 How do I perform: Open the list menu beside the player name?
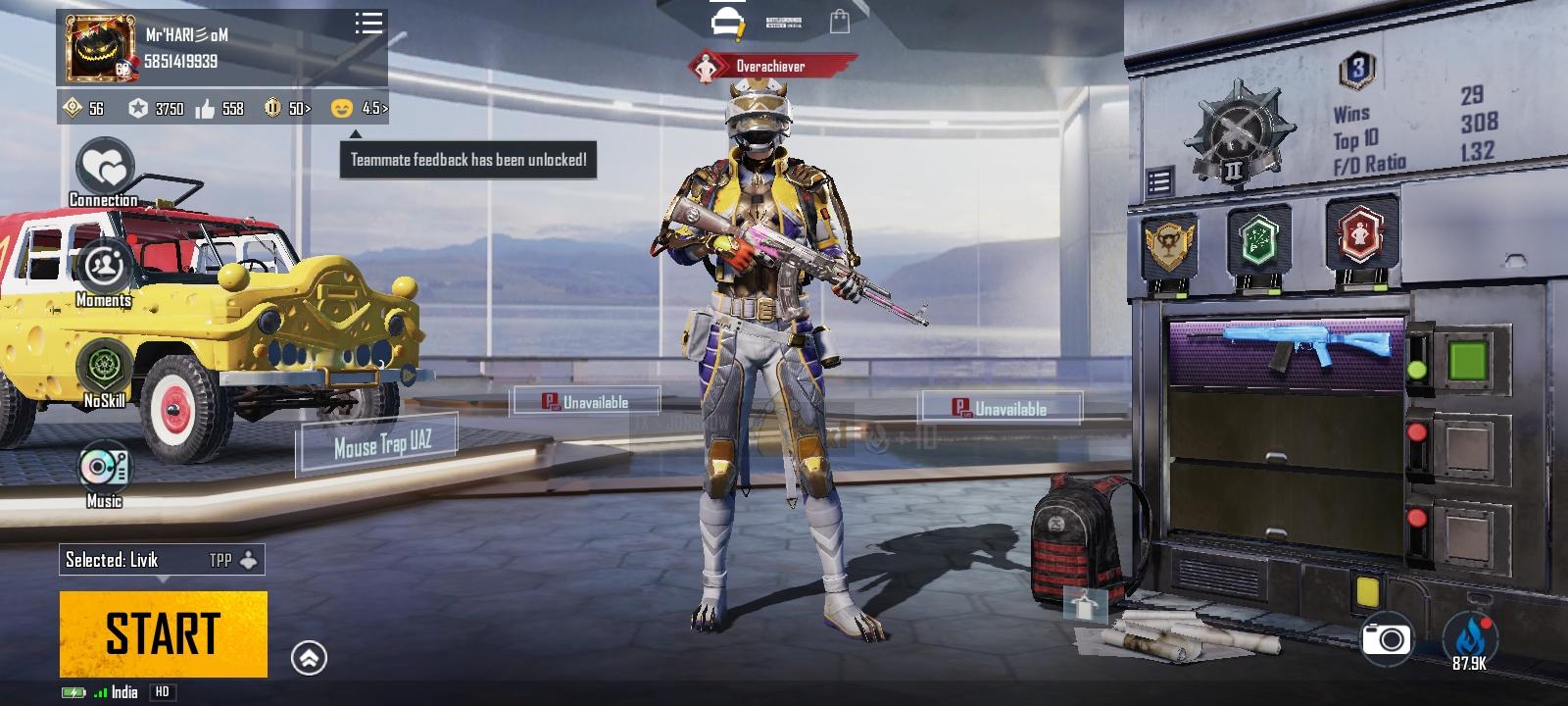coord(368,24)
